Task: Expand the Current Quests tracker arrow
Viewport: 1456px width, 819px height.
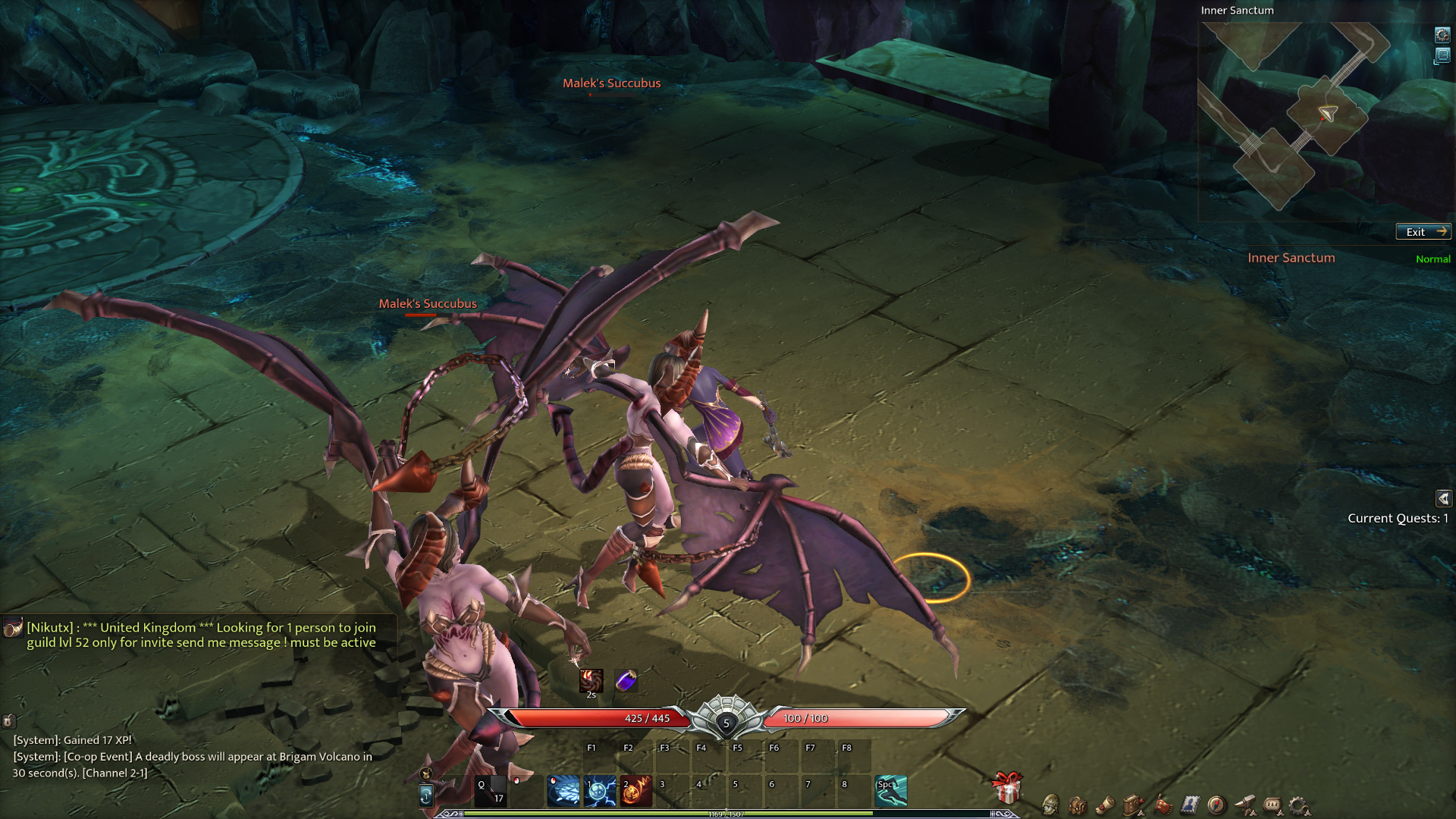Action: point(1443,498)
